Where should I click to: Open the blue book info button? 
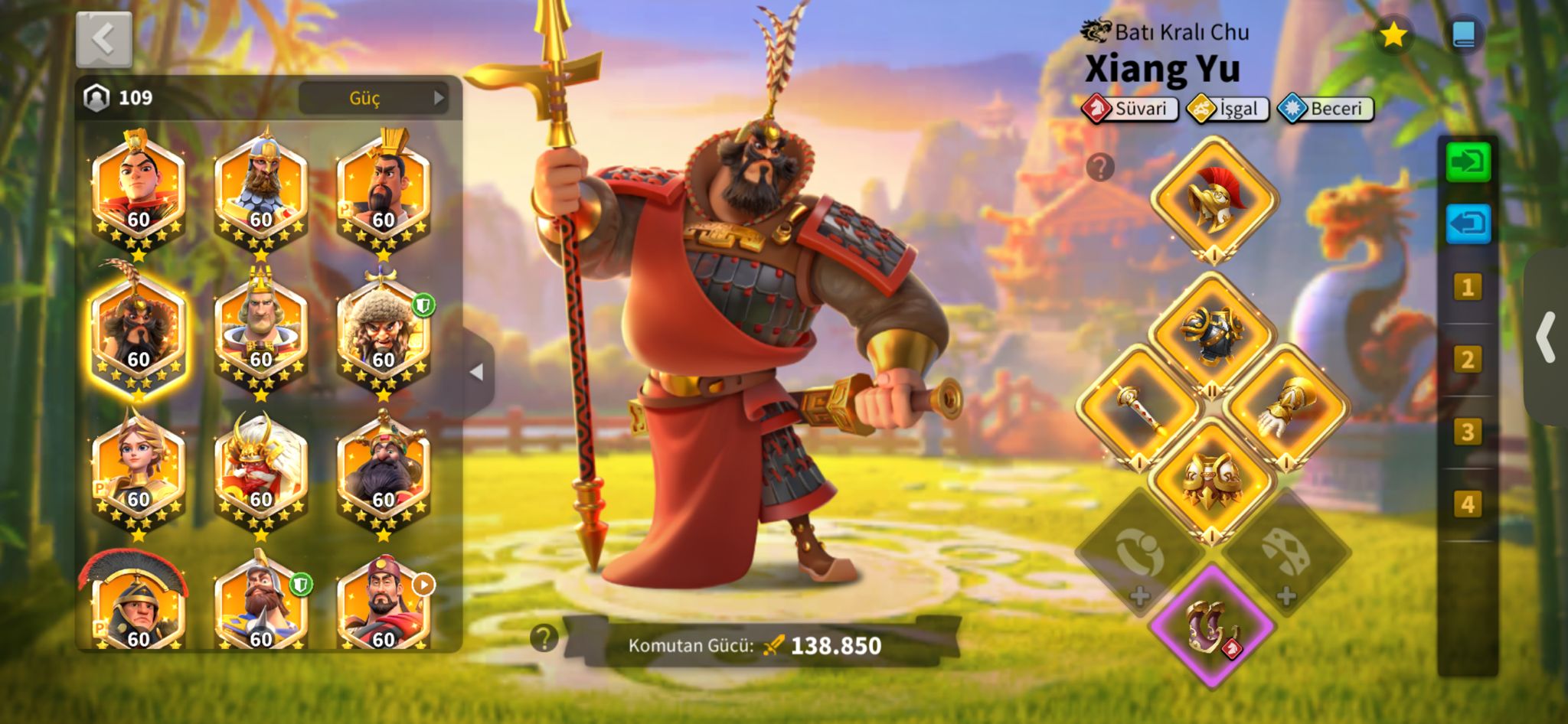coord(1463,34)
